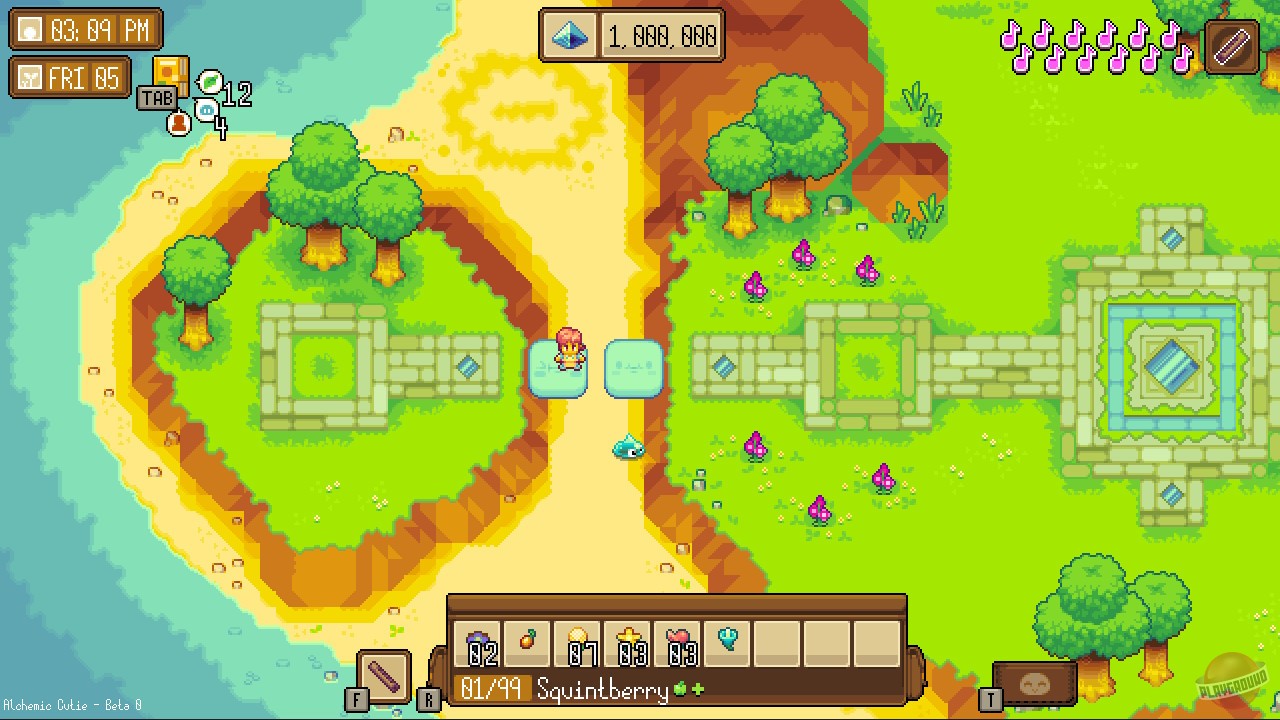
Task: Click the sprout icon on the calendar display
Action: tap(28, 78)
